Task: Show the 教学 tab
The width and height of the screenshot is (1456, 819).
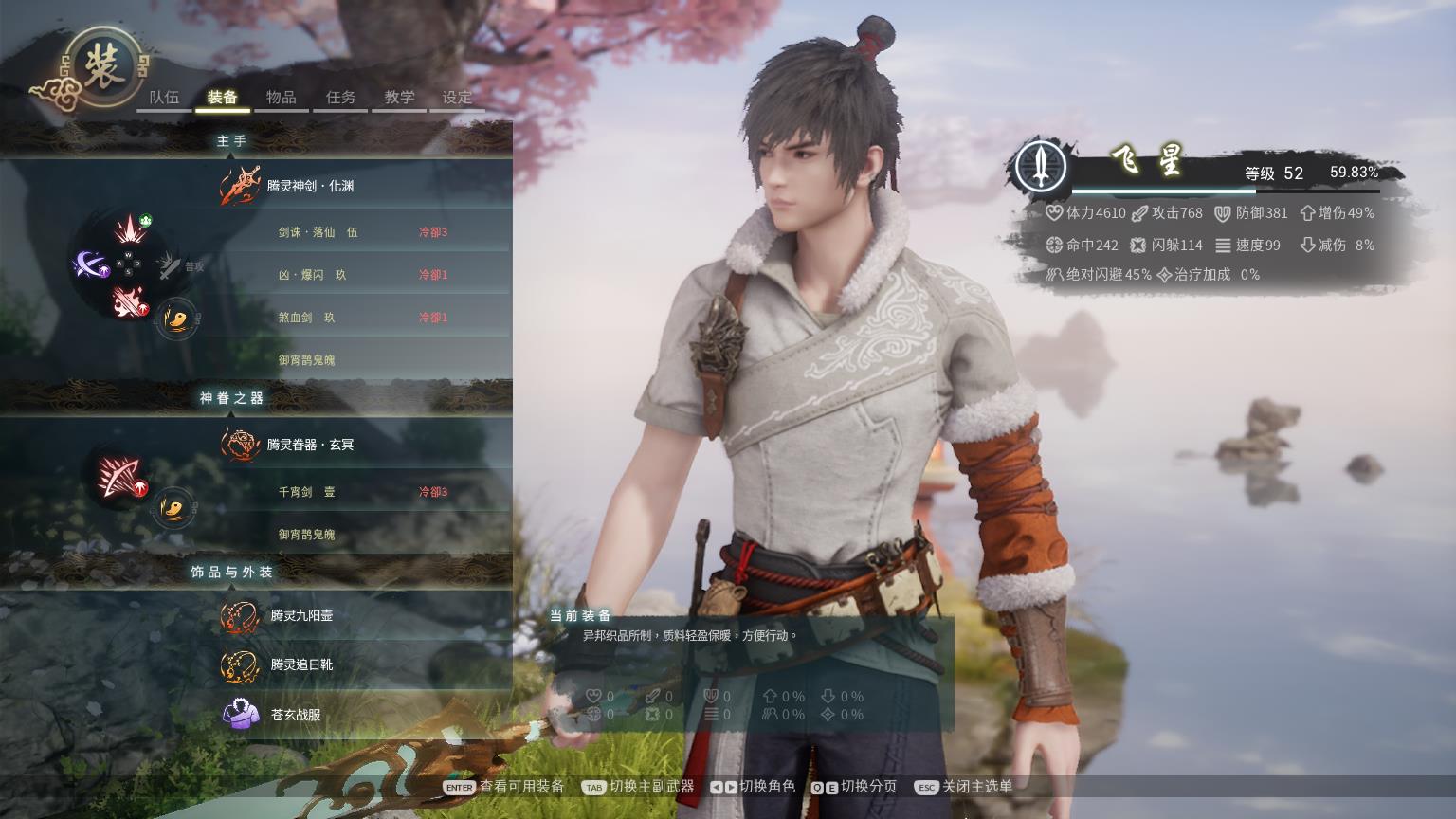Action: point(399,98)
